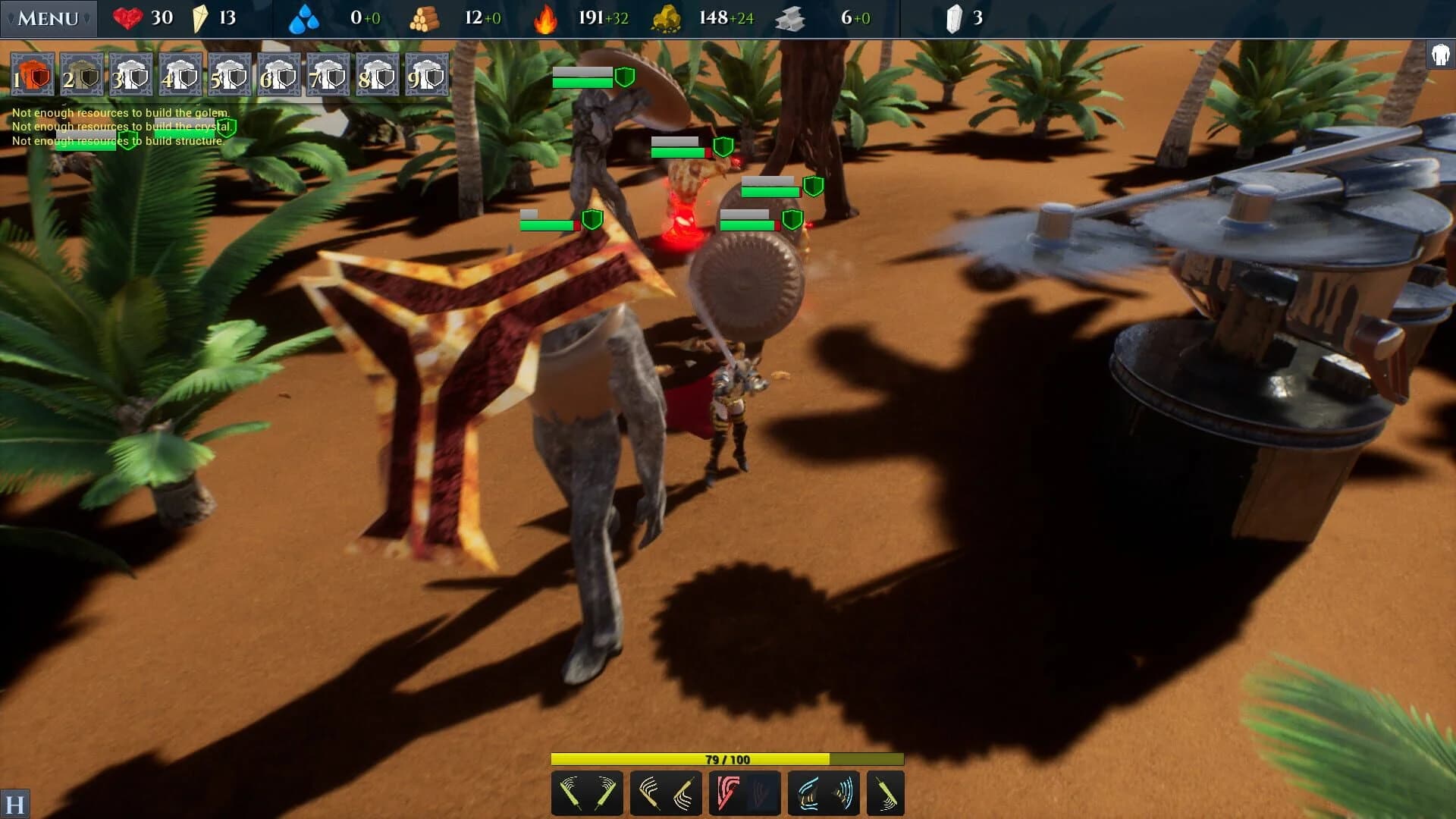
Task: Click the fire resource icon in top bar
Action: click(544, 17)
